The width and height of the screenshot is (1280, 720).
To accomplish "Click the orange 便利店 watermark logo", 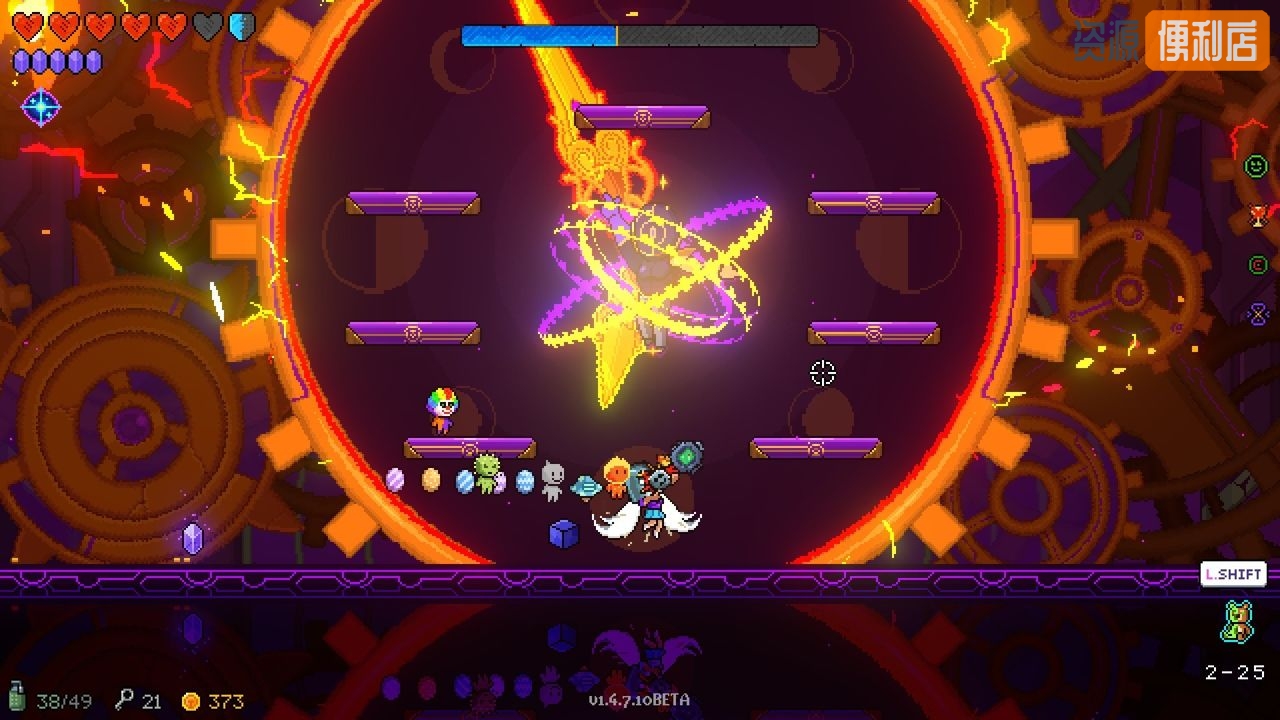I will click(x=1207, y=40).
